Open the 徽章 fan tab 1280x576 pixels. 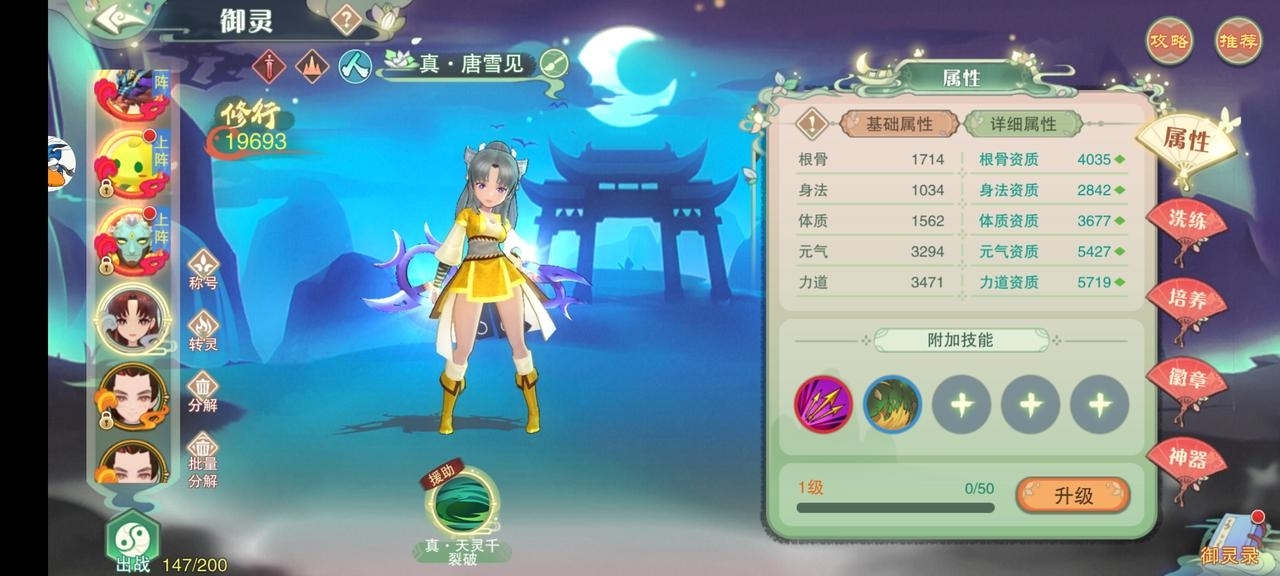1187,380
